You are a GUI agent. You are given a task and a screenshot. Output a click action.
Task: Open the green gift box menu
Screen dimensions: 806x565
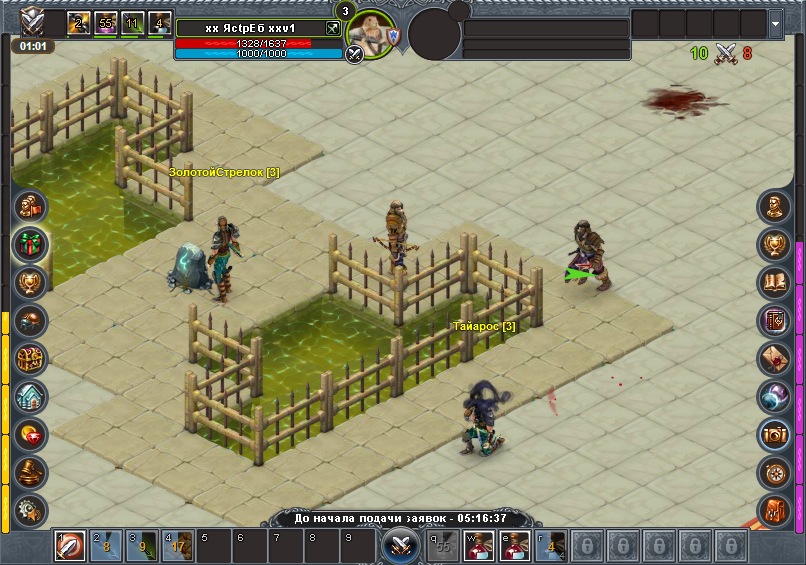pyautogui.click(x=30, y=244)
